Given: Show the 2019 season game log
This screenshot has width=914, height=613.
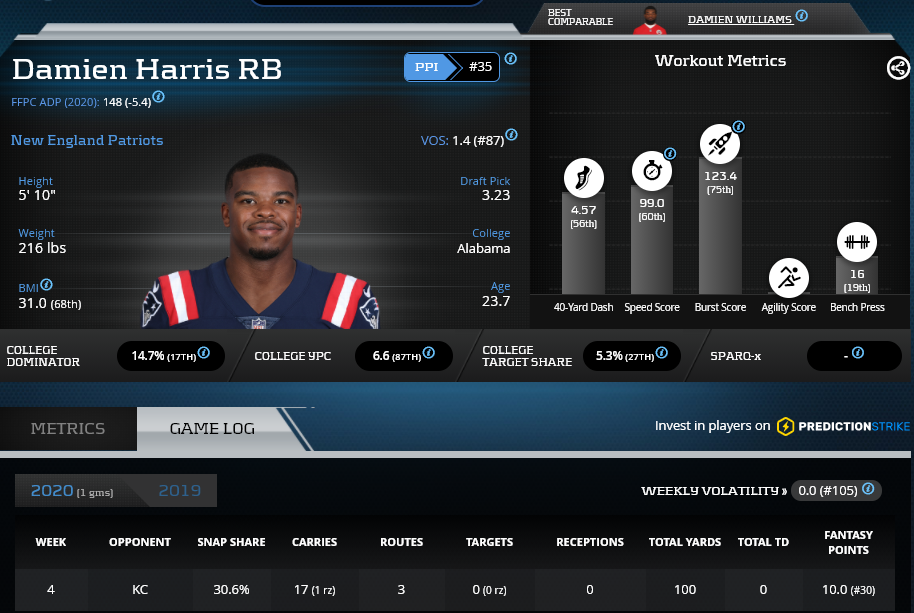Looking at the screenshot, I should 180,491.
